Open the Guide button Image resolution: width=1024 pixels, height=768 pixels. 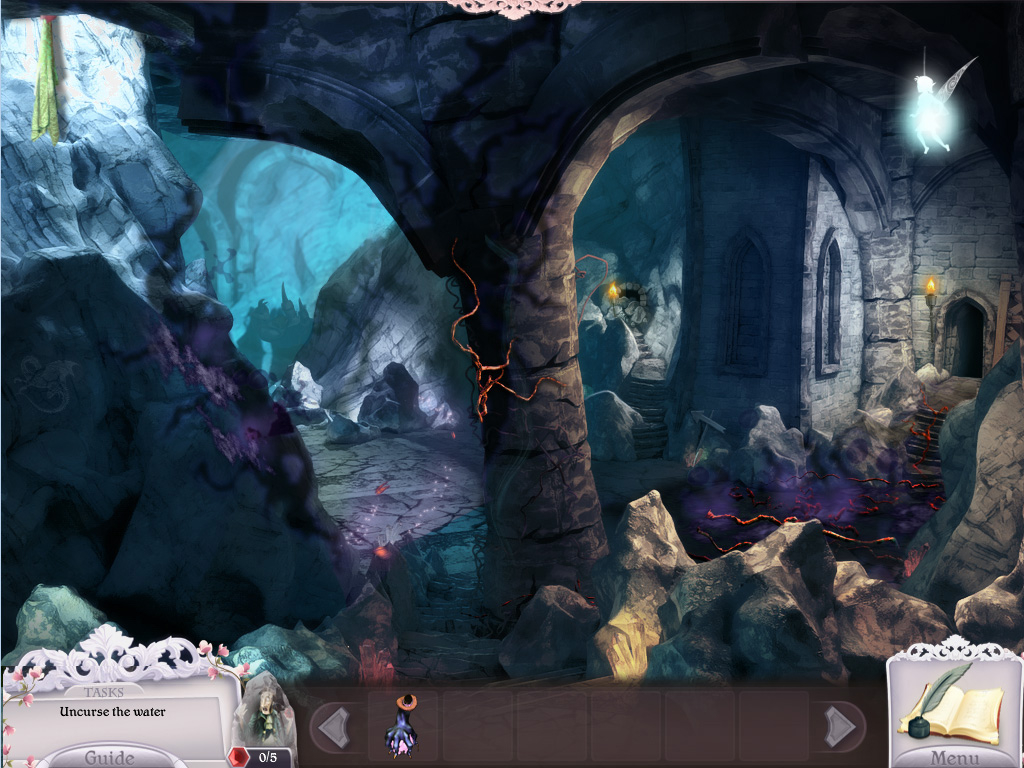tap(108, 756)
